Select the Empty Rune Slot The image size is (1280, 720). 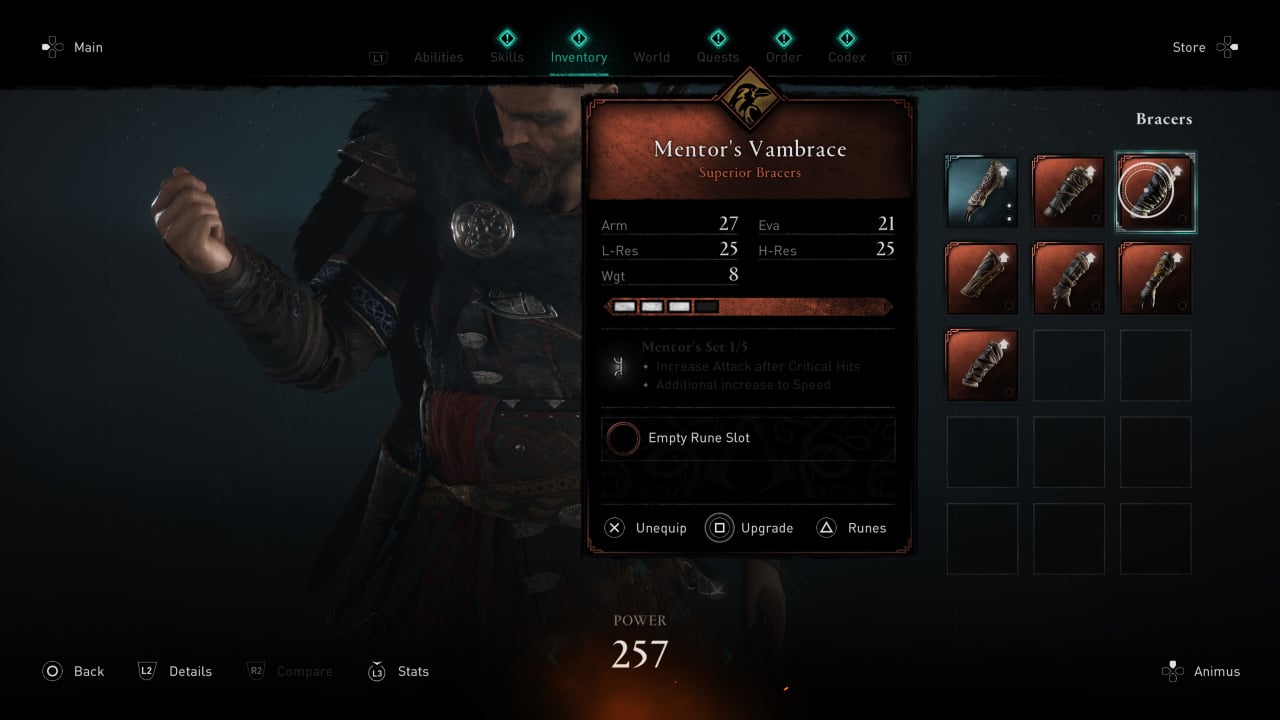click(748, 438)
